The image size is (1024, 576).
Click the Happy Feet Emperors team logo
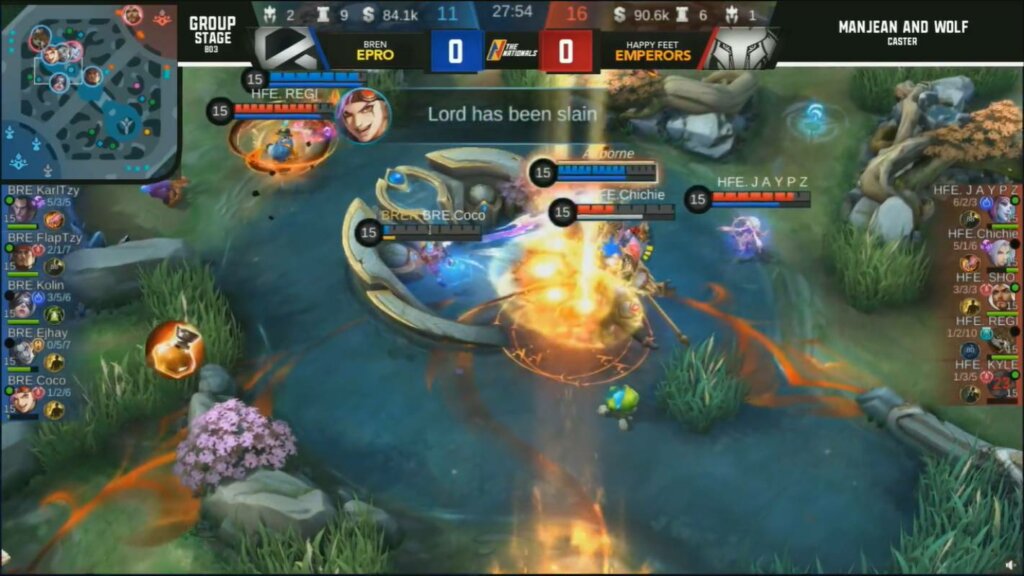tap(739, 49)
